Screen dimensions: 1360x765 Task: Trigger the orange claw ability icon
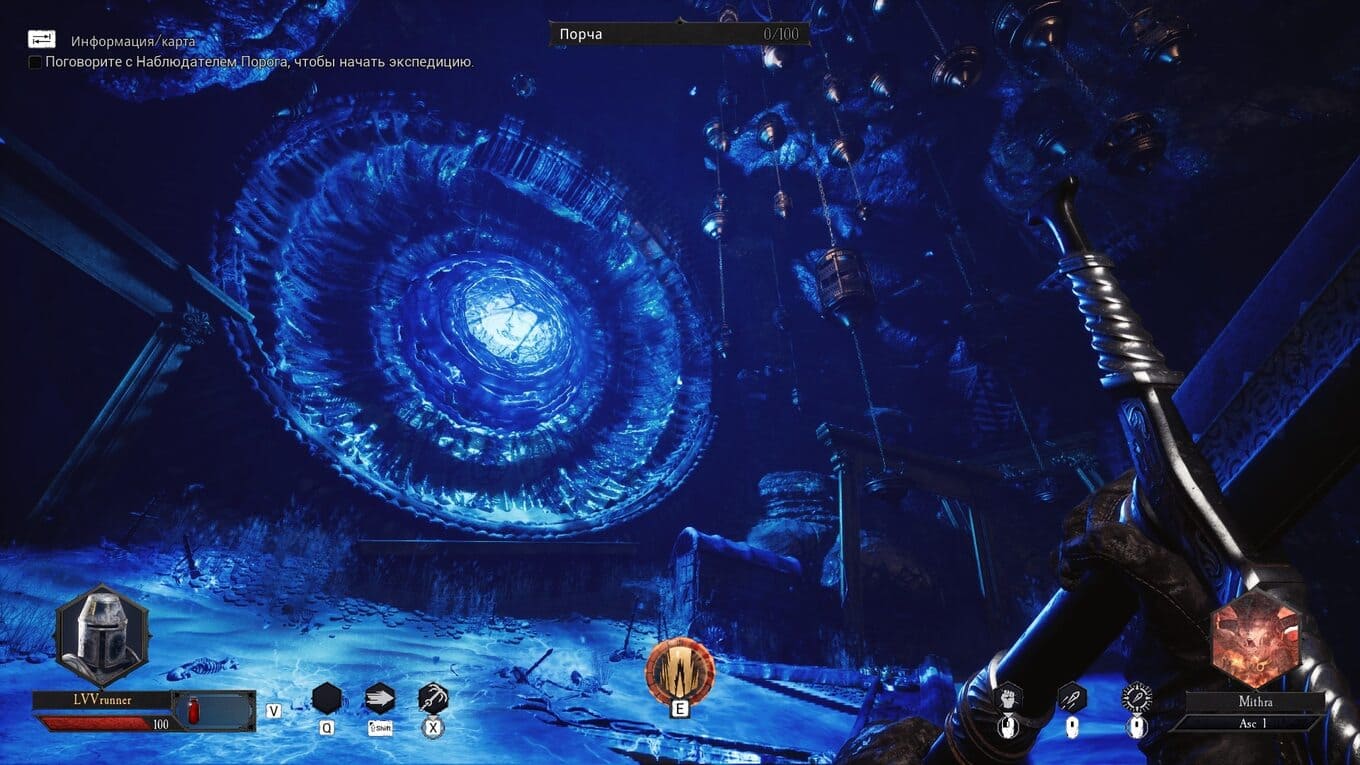click(680, 669)
